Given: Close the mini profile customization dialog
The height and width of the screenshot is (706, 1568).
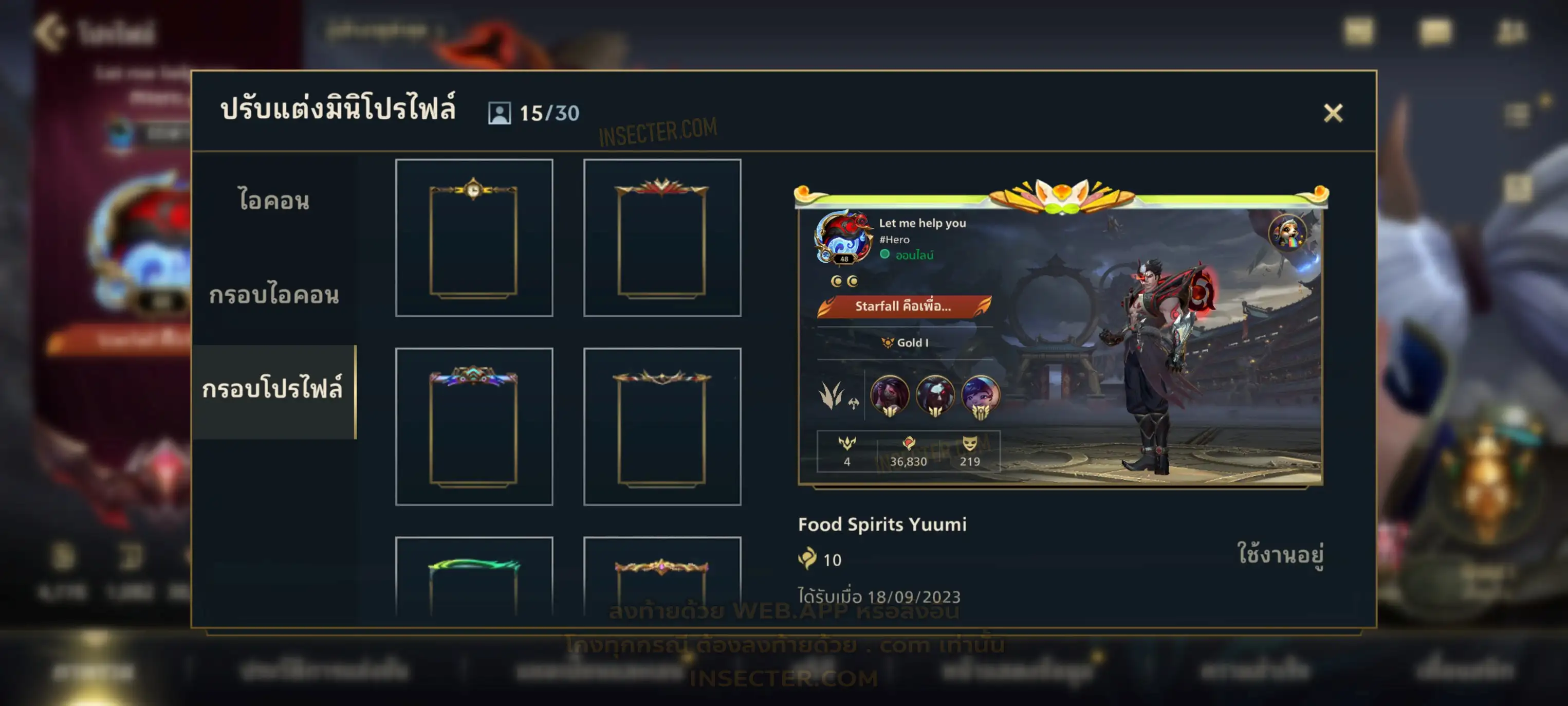Looking at the screenshot, I should [1333, 113].
